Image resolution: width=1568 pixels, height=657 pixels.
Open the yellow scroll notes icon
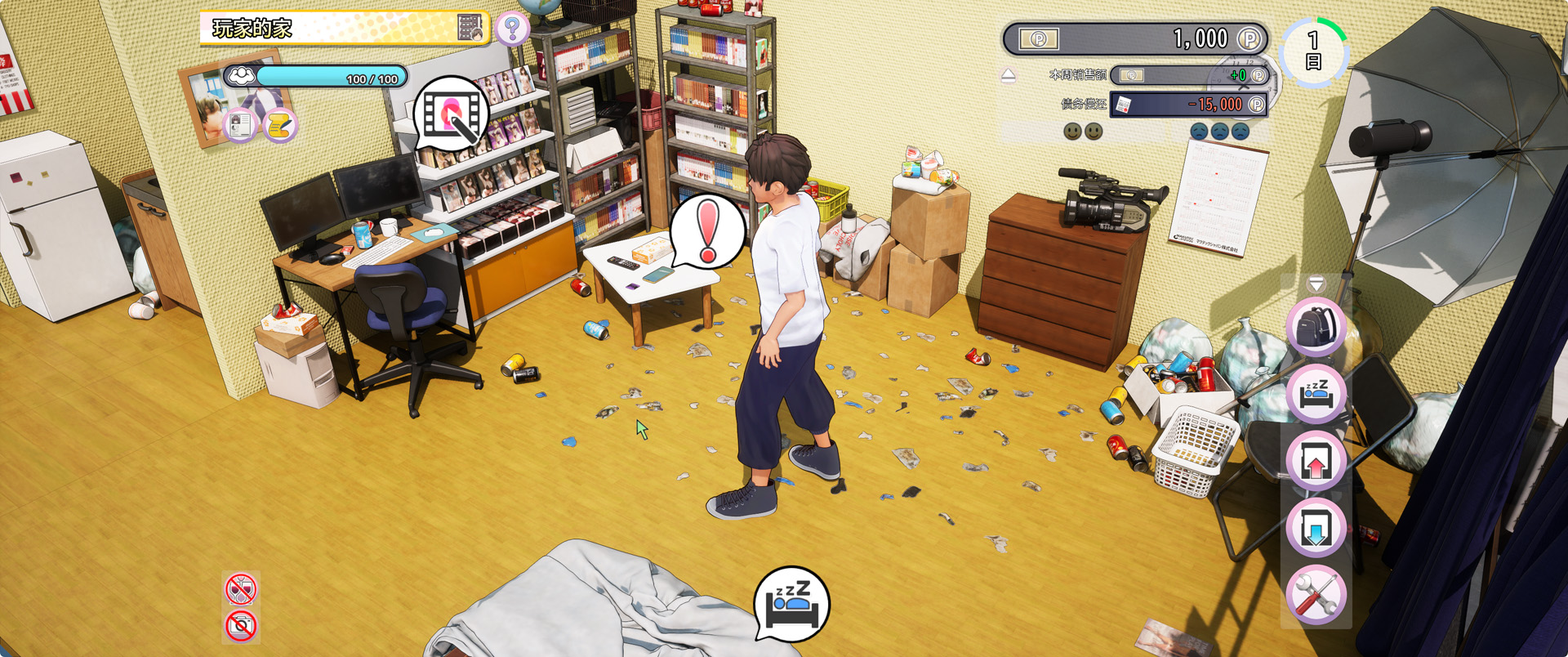[x=279, y=125]
